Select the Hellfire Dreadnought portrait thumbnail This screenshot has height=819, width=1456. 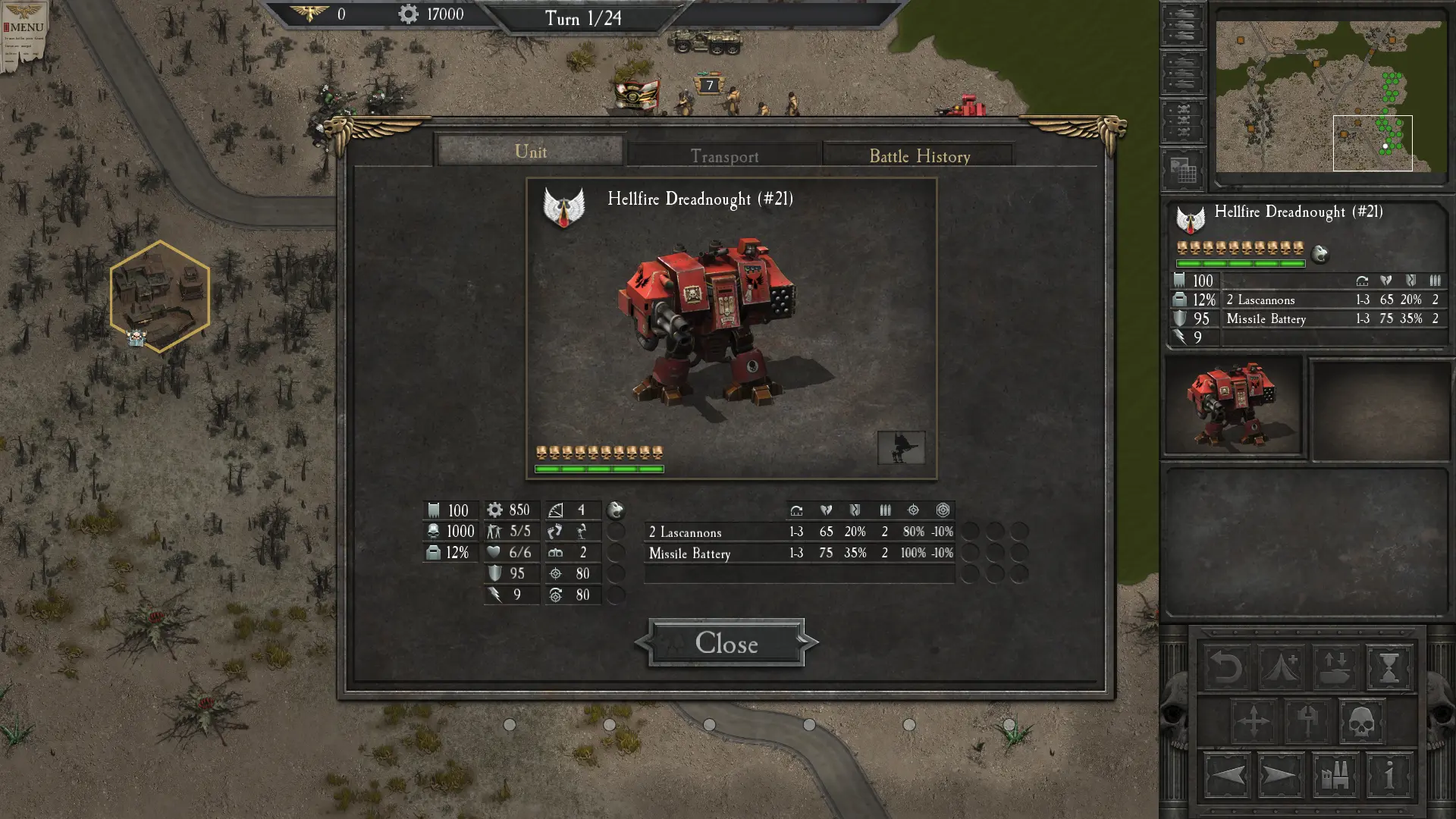[1234, 406]
